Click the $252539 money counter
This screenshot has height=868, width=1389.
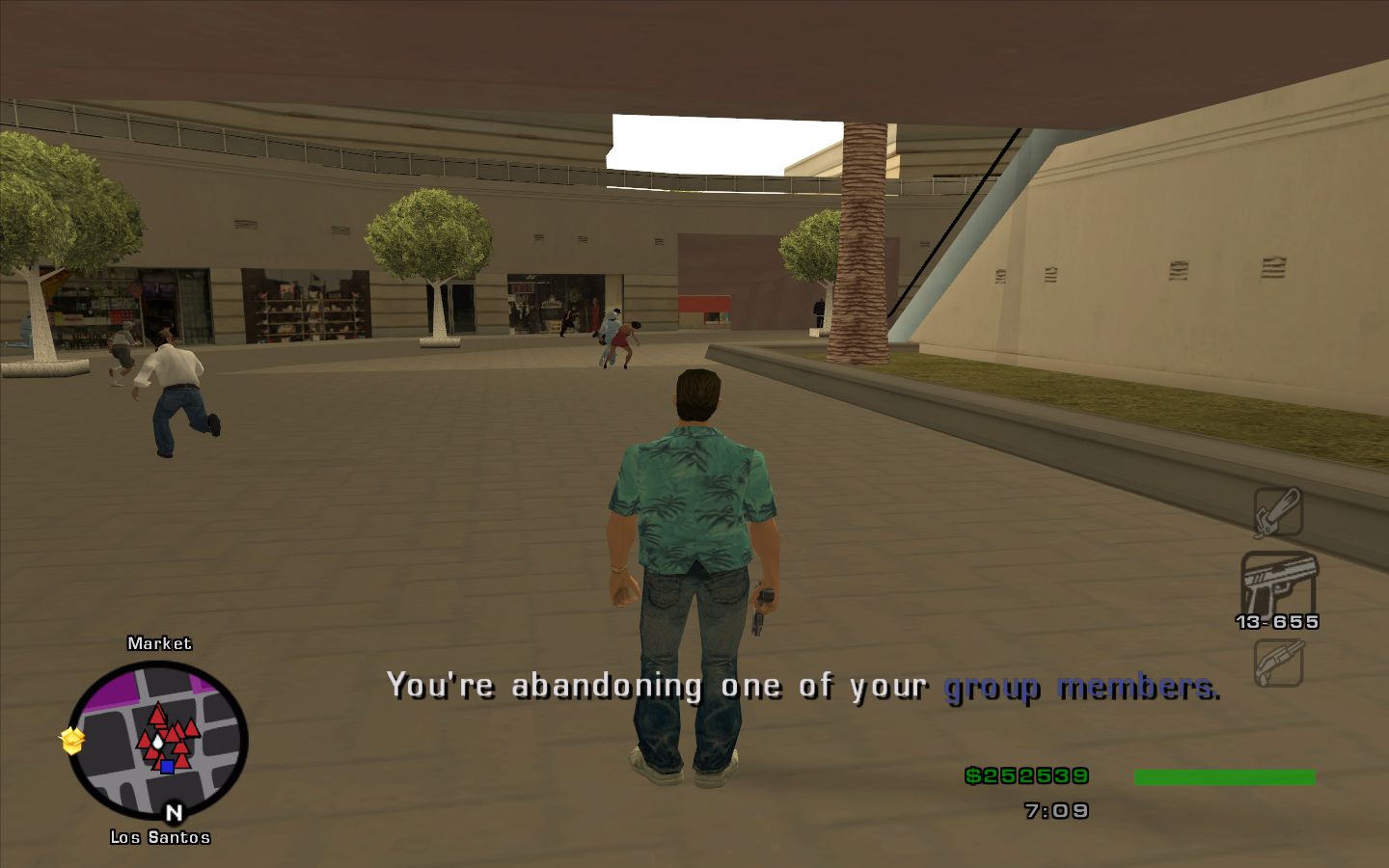pyautogui.click(x=1025, y=774)
